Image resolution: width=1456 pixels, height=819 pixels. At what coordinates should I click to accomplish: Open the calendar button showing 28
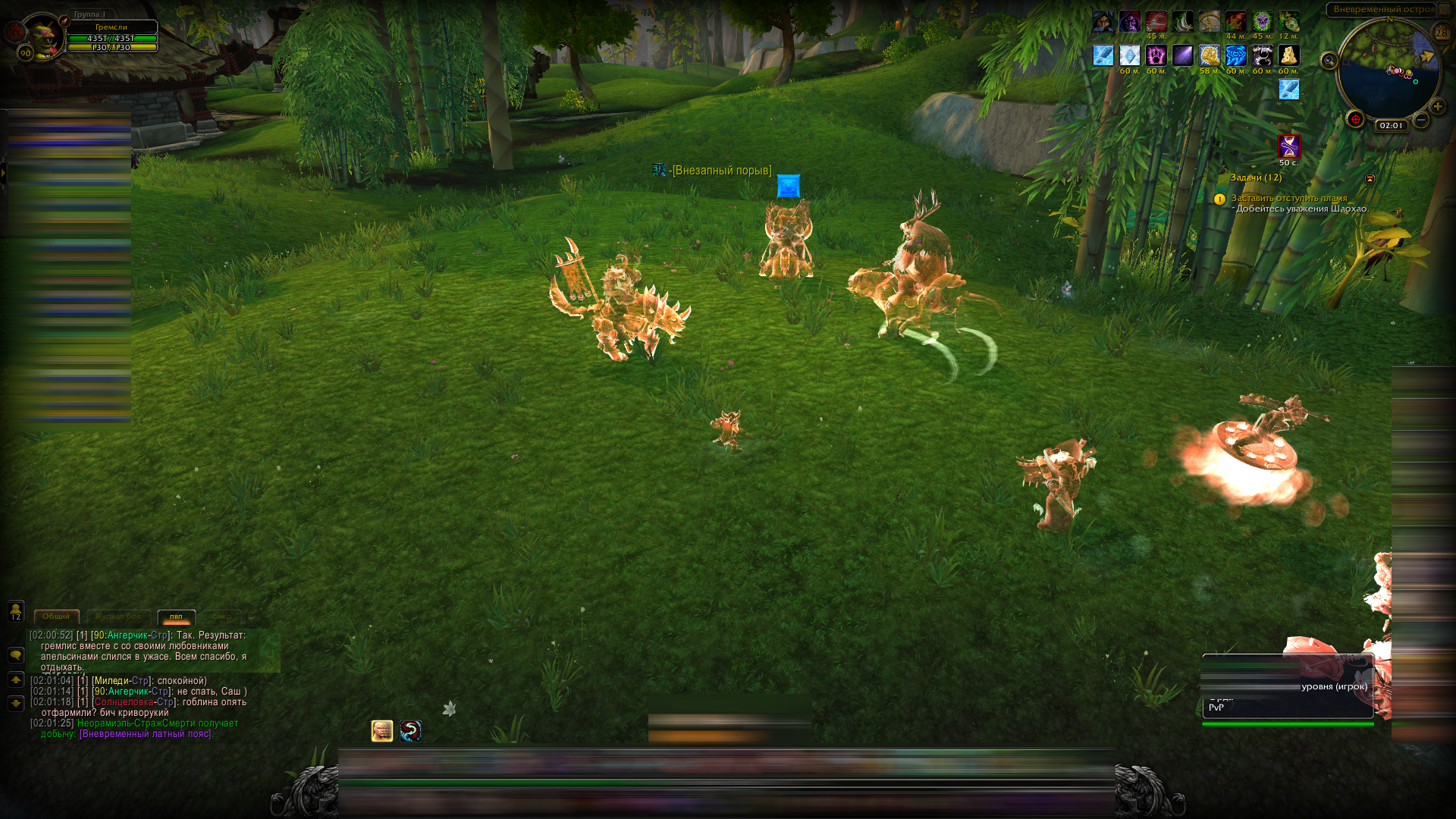(1442, 33)
